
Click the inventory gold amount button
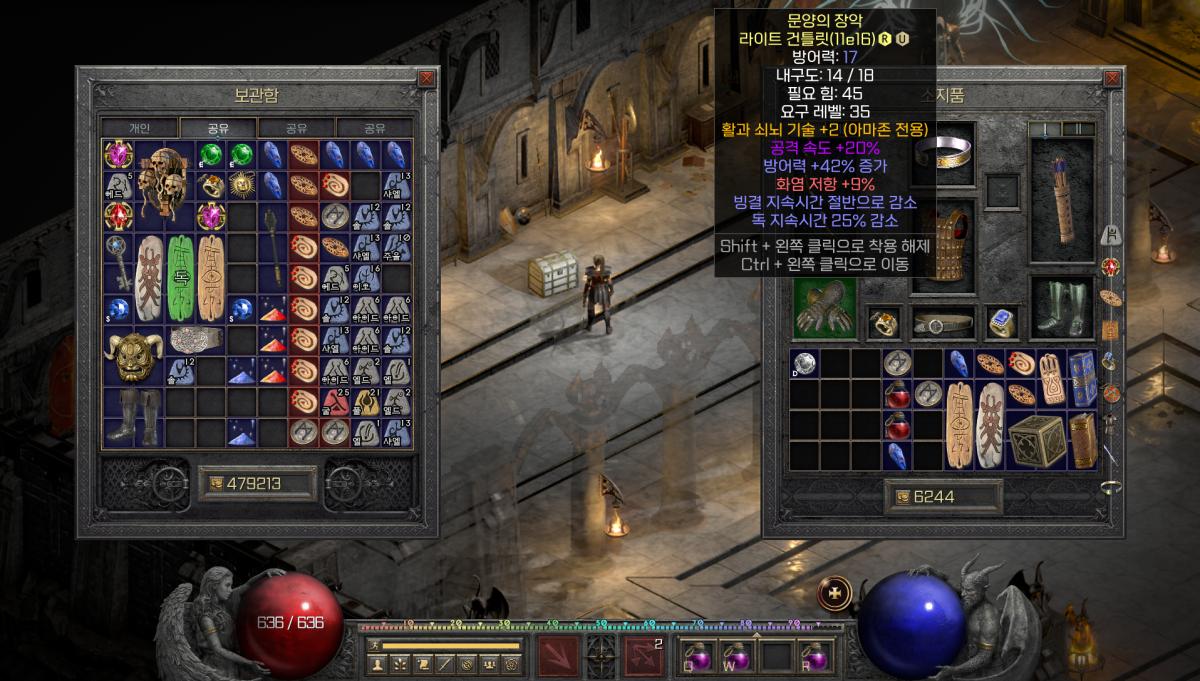(942, 497)
